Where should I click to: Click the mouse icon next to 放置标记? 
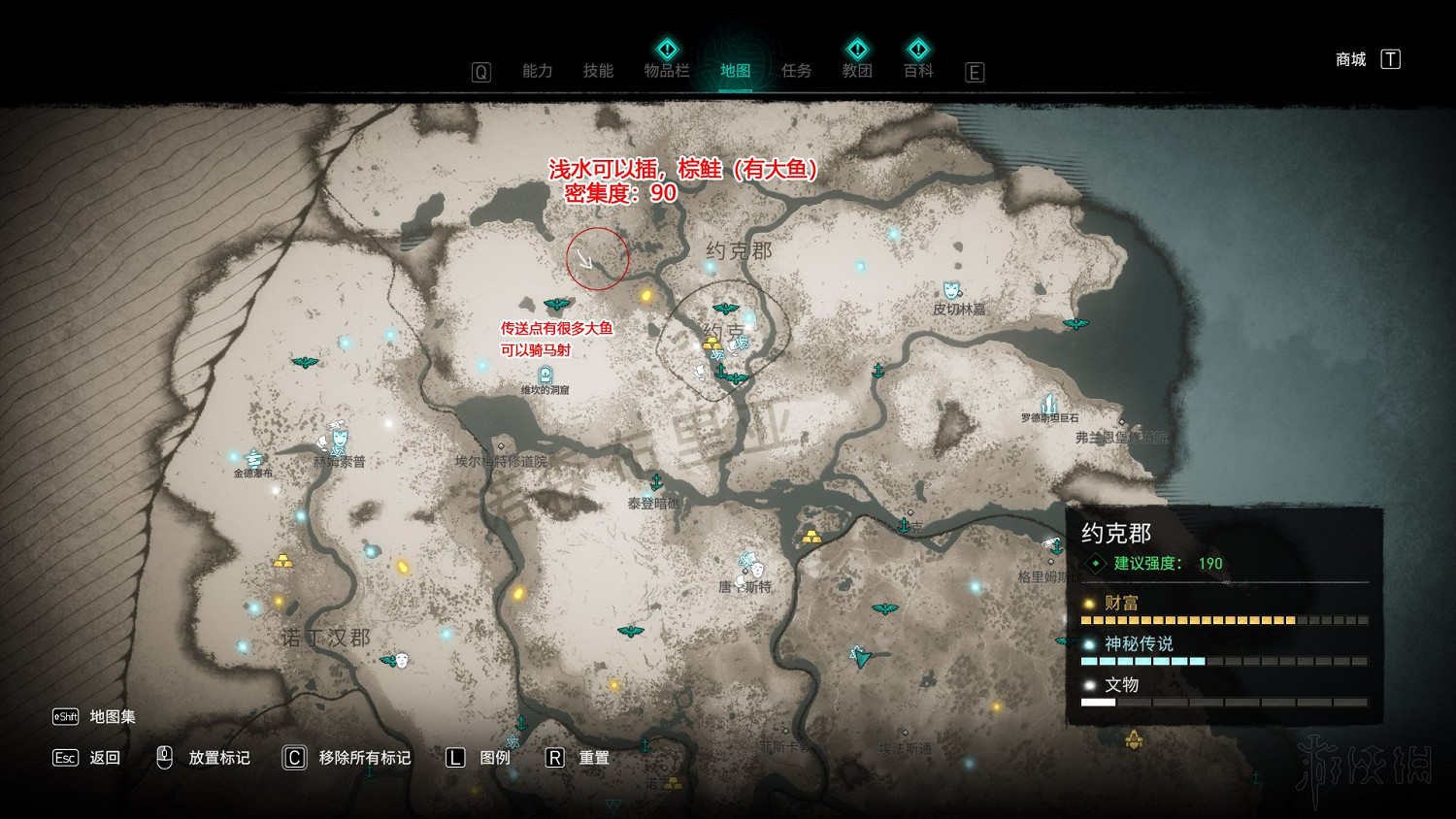163,758
